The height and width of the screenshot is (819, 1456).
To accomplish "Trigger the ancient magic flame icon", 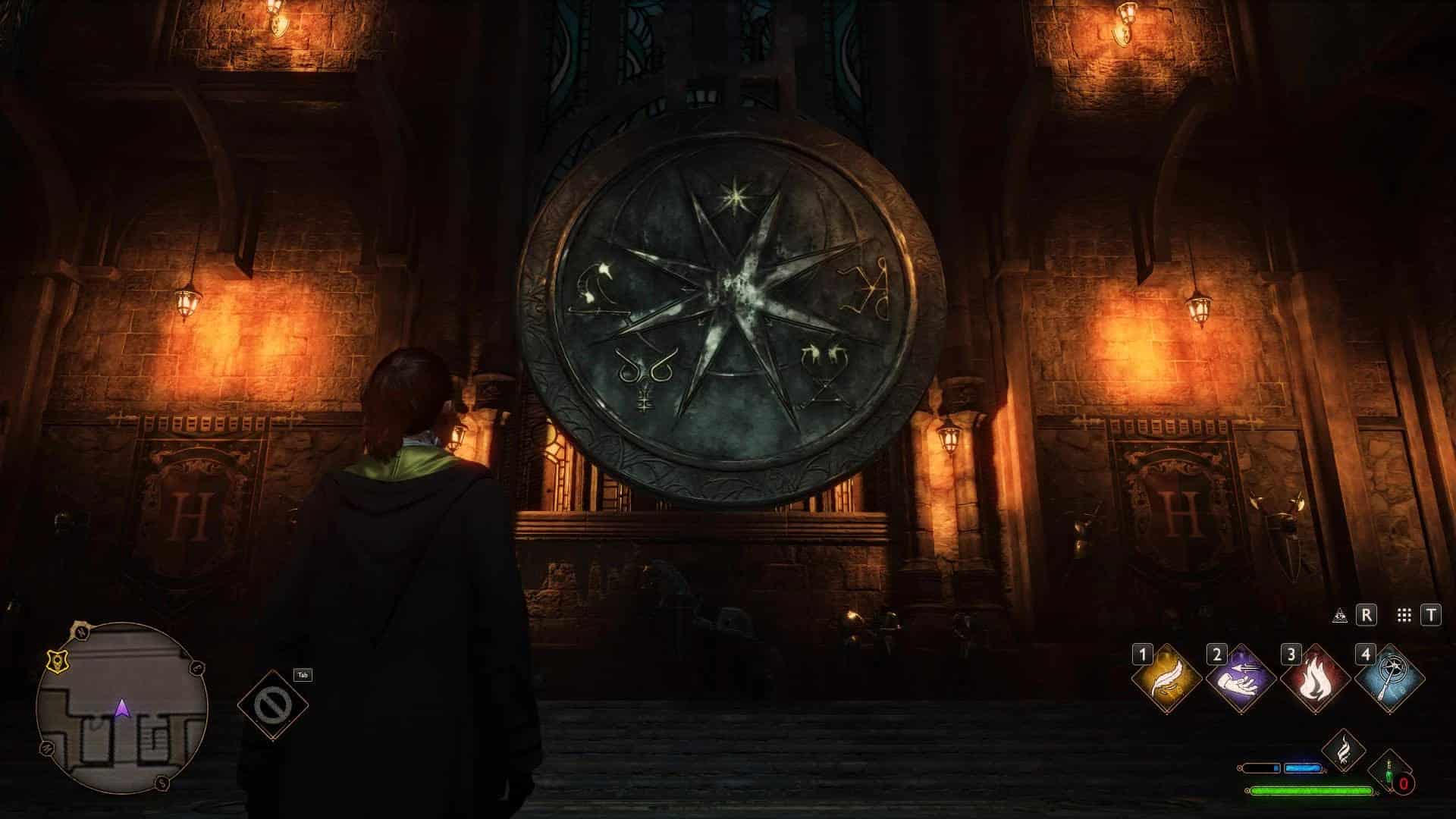I will 1343,750.
